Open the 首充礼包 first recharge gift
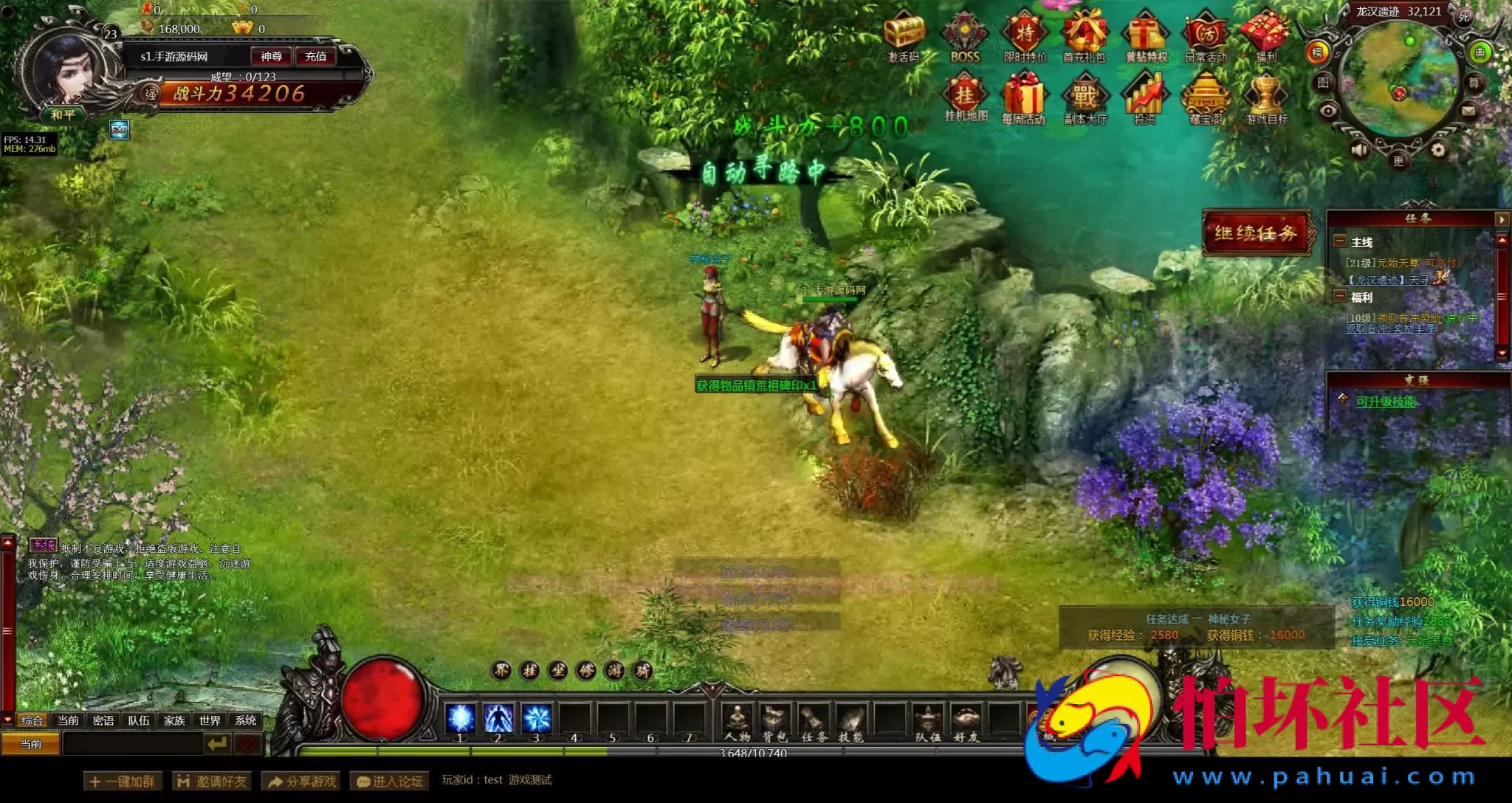 (x=1084, y=37)
